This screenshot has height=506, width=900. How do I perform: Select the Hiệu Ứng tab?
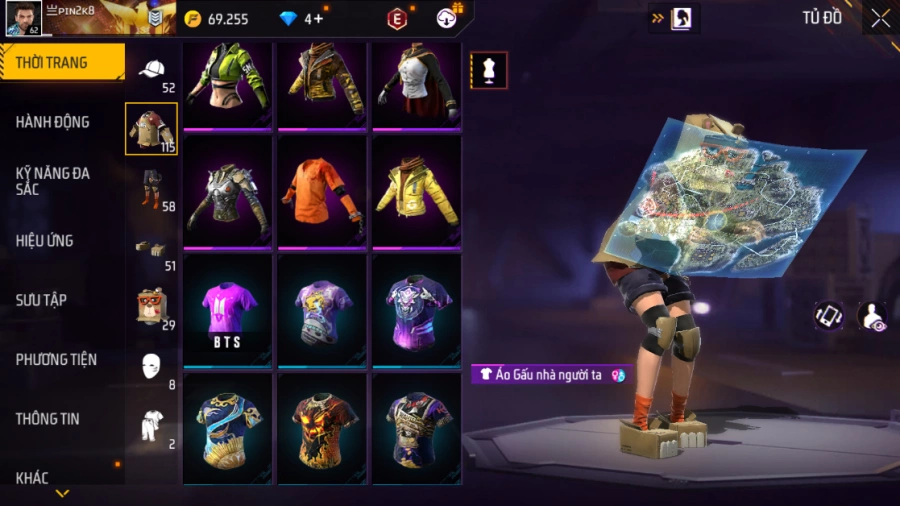pyautogui.click(x=45, y=241)
